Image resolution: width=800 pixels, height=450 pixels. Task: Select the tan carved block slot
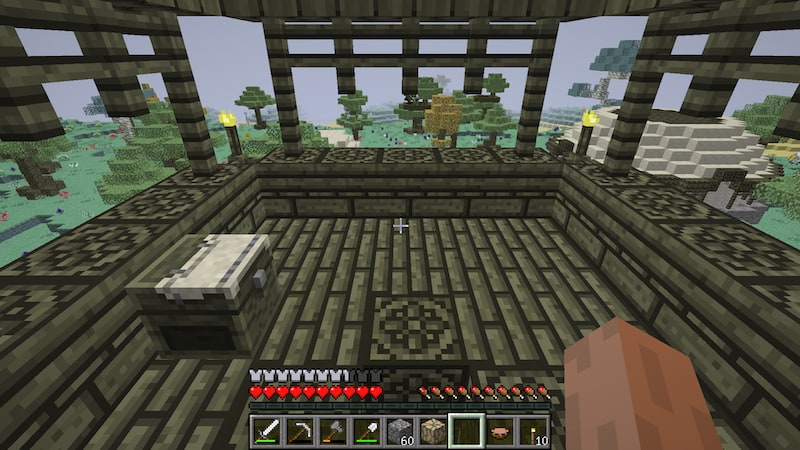[433, 431]
